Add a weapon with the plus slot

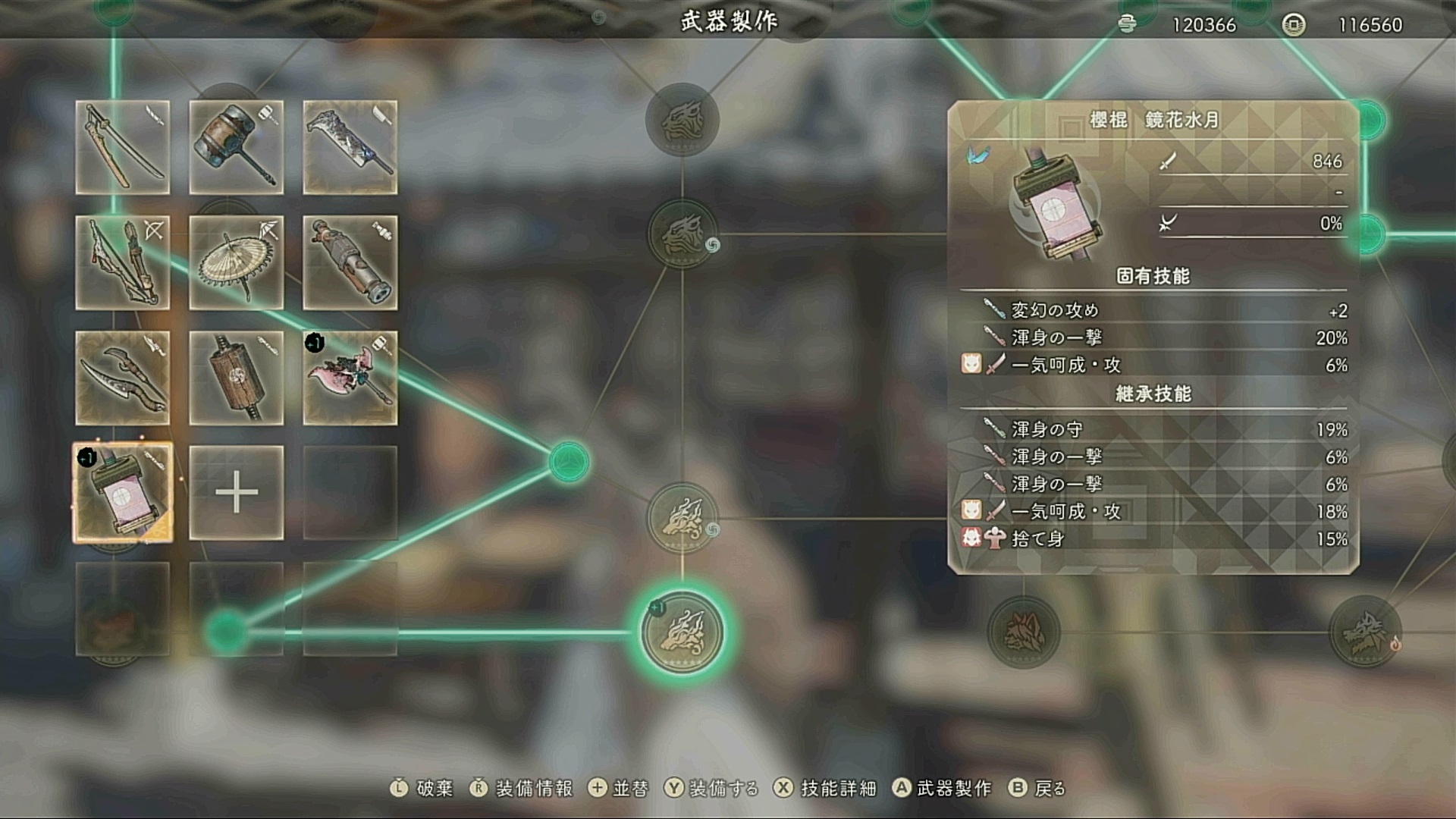tap(237, 493)
